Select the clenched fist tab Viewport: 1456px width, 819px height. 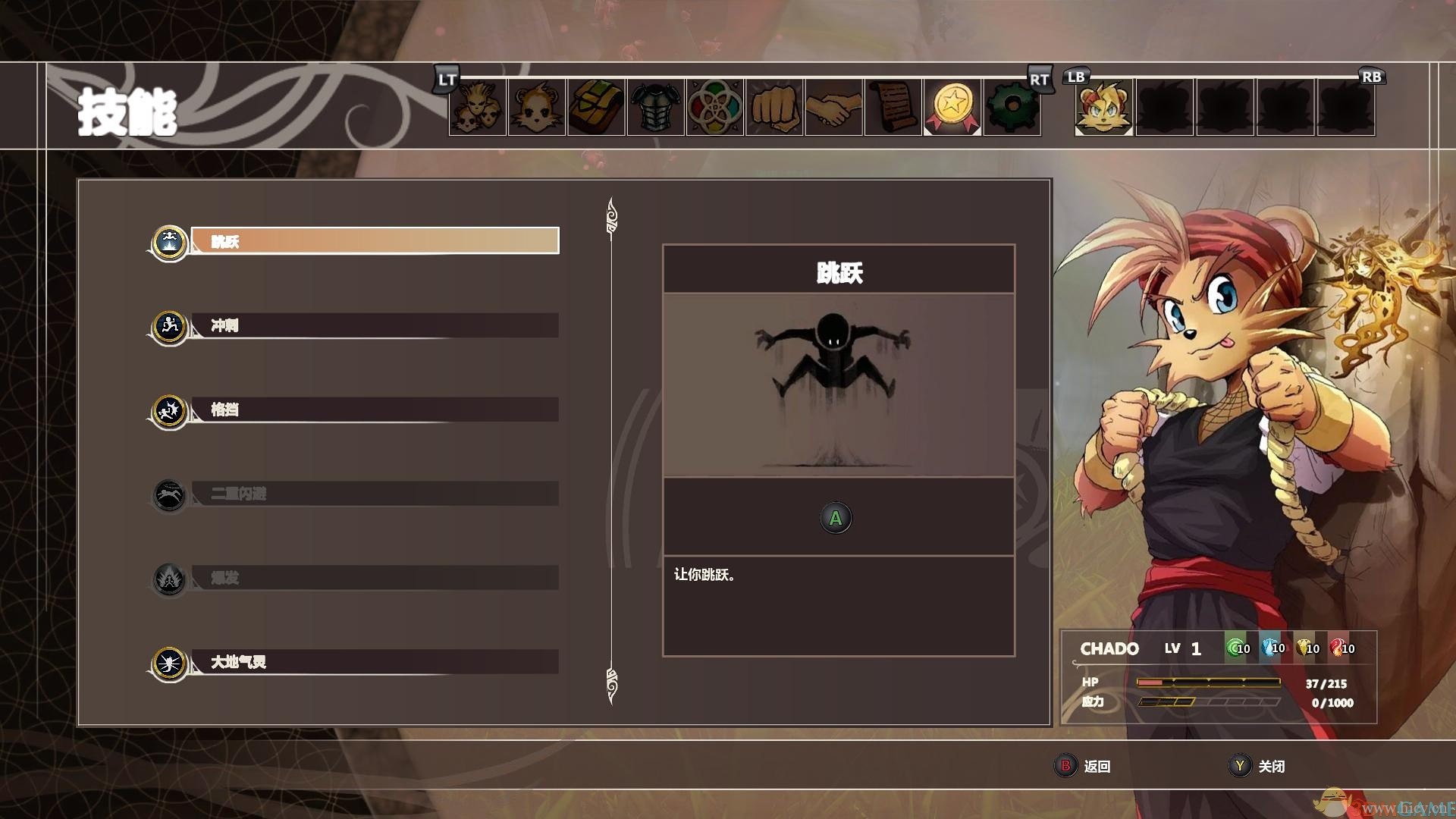tap(774, 108)
